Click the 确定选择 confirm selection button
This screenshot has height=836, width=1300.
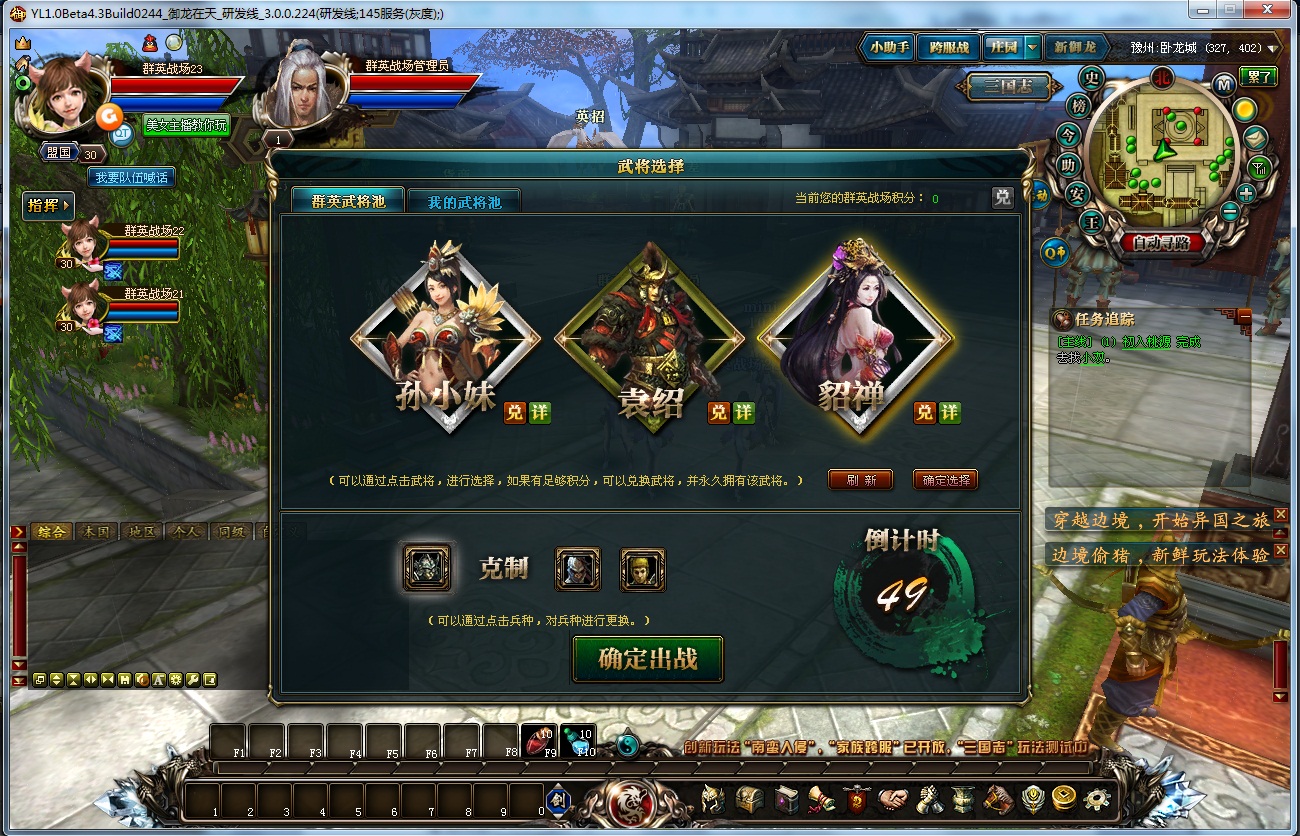click(x=946, y=480)
